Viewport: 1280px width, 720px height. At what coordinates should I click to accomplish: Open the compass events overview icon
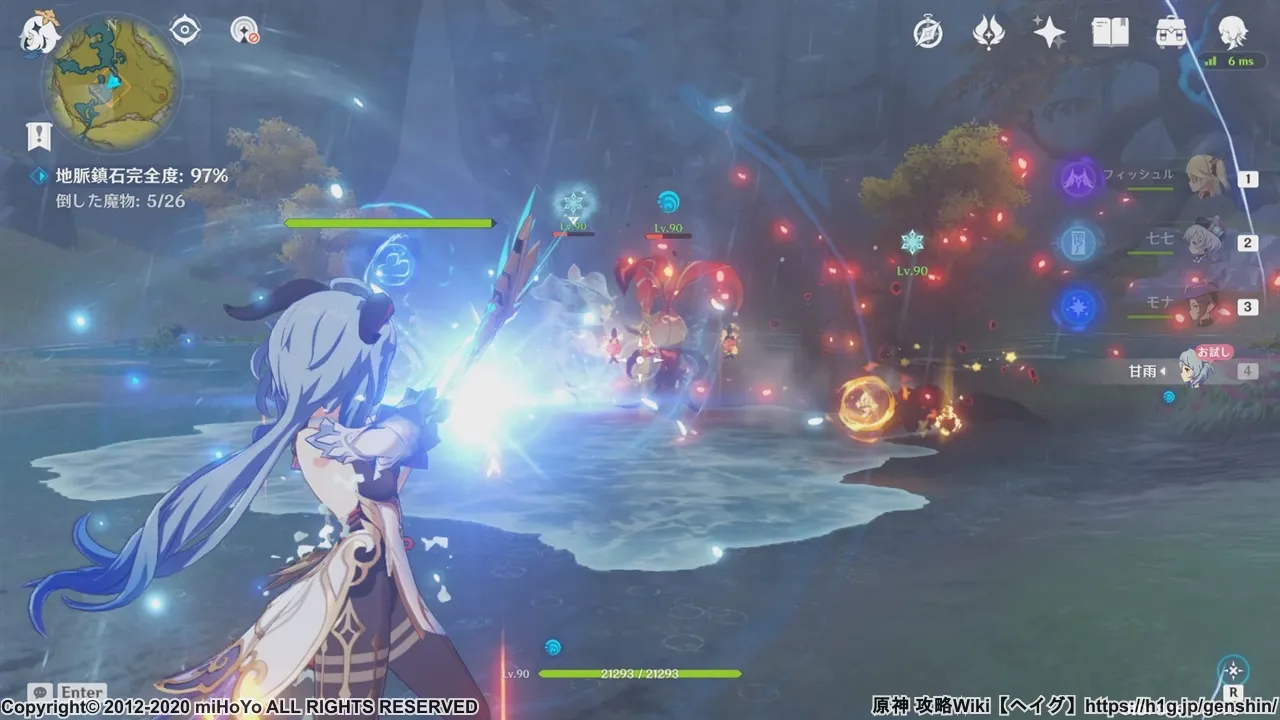(928, 33)
